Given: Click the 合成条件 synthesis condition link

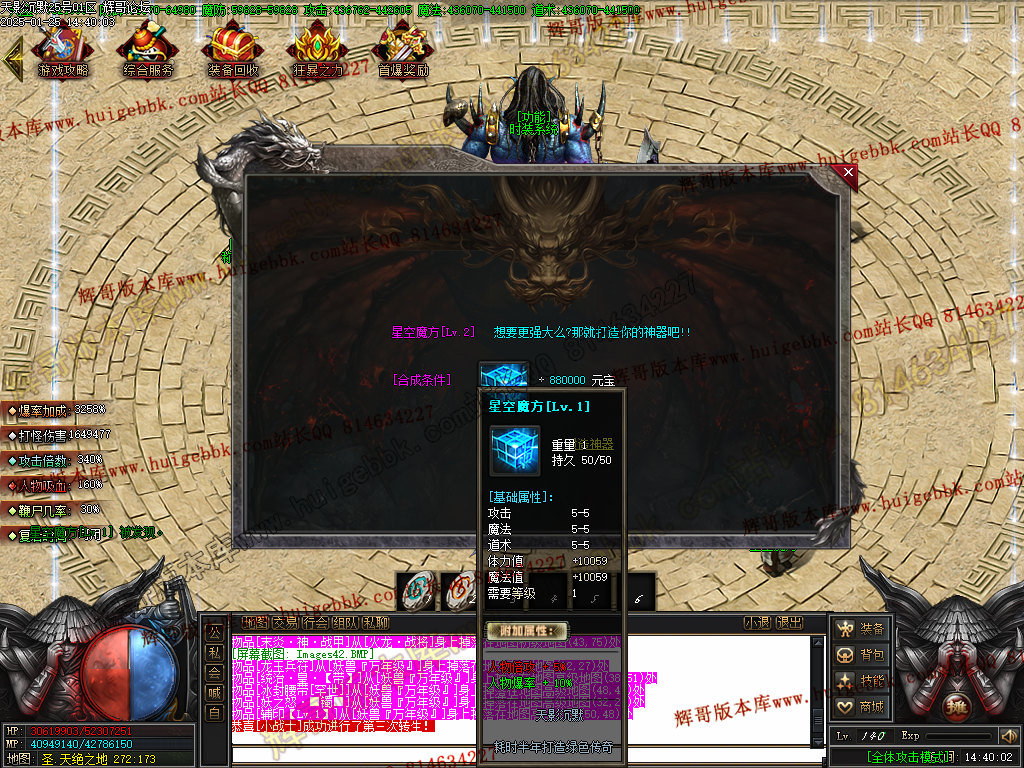Looking at the screenshot, I should pos(421,380).
